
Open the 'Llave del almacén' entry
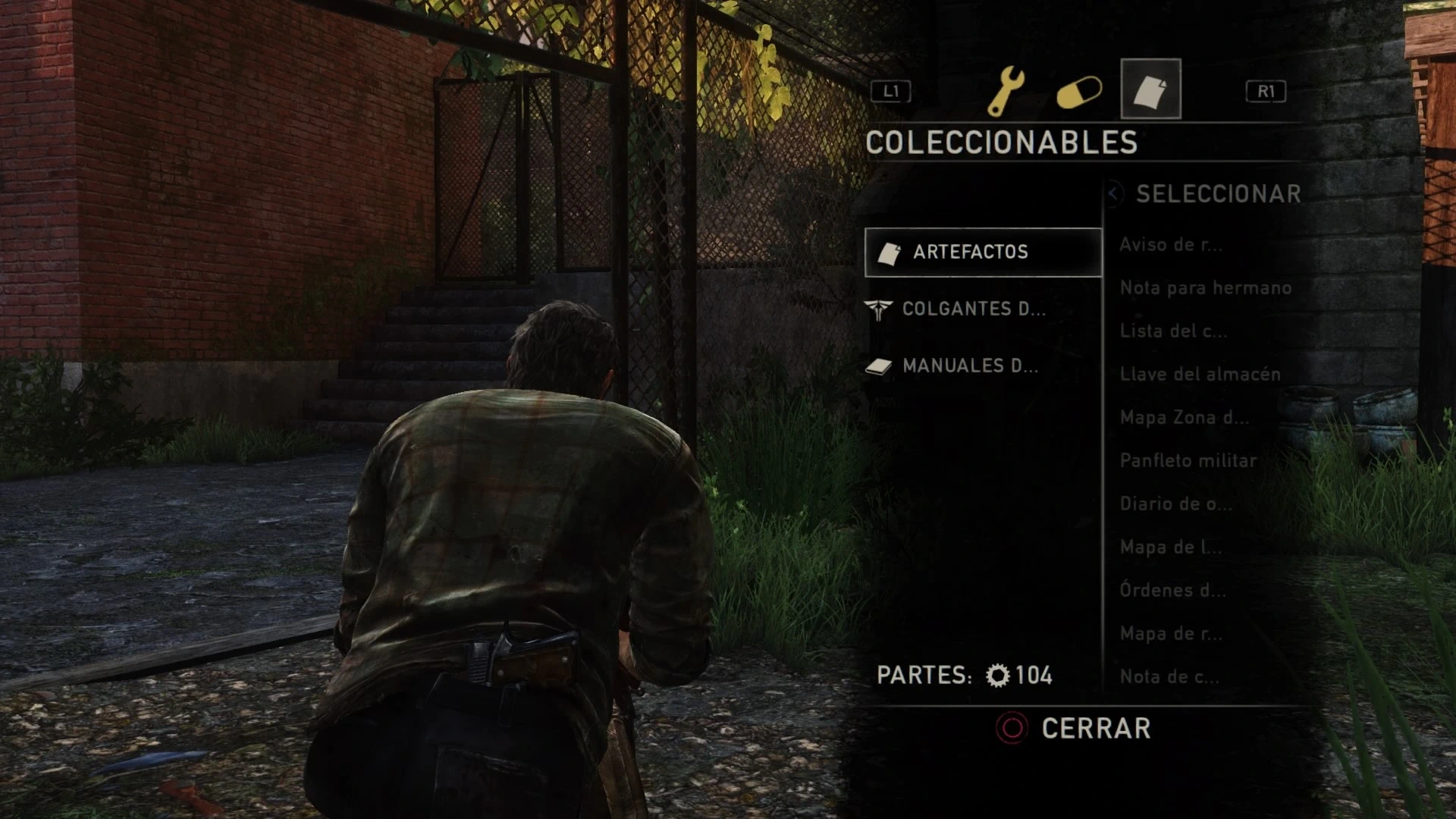1200,375
